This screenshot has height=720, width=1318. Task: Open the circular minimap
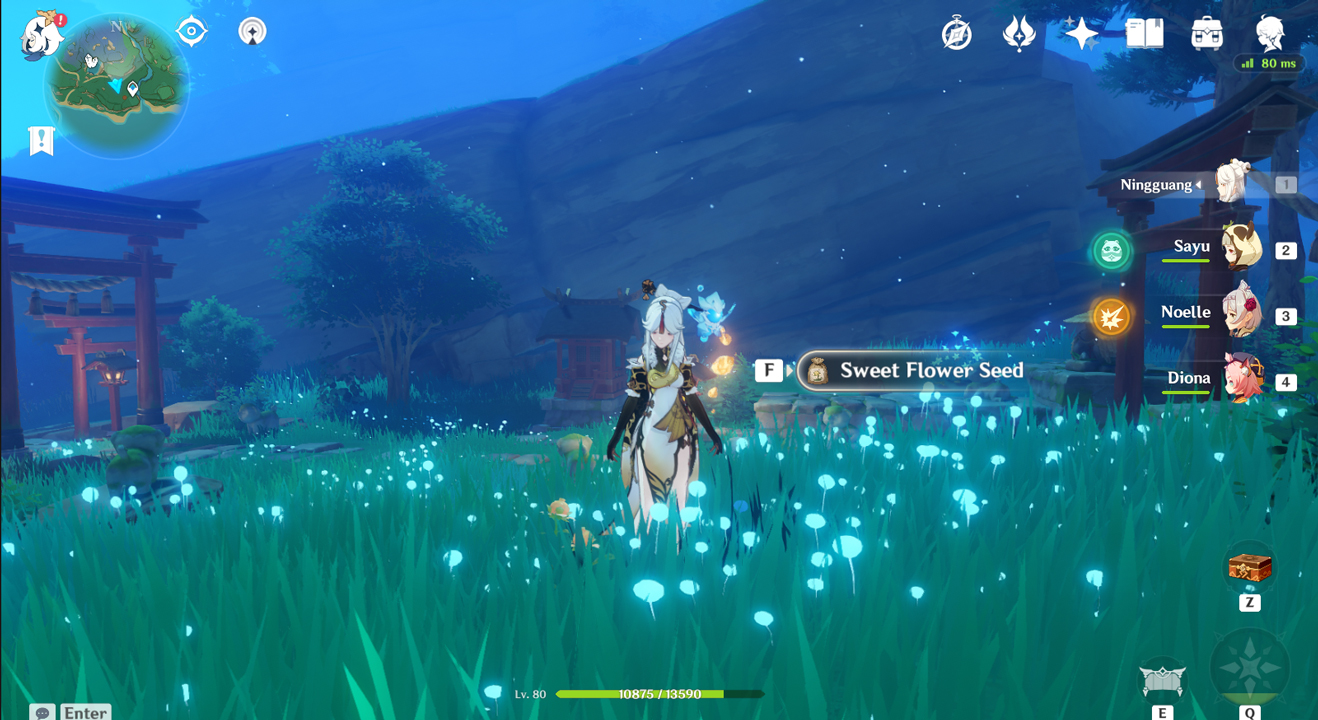tap(117, 88)
